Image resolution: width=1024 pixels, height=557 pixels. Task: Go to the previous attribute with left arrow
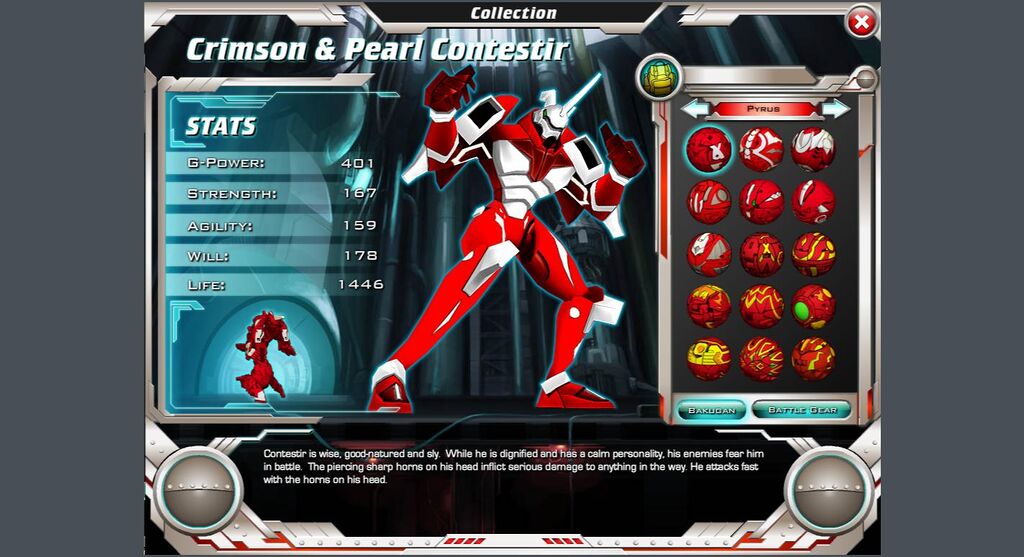(x=696, y=108)
